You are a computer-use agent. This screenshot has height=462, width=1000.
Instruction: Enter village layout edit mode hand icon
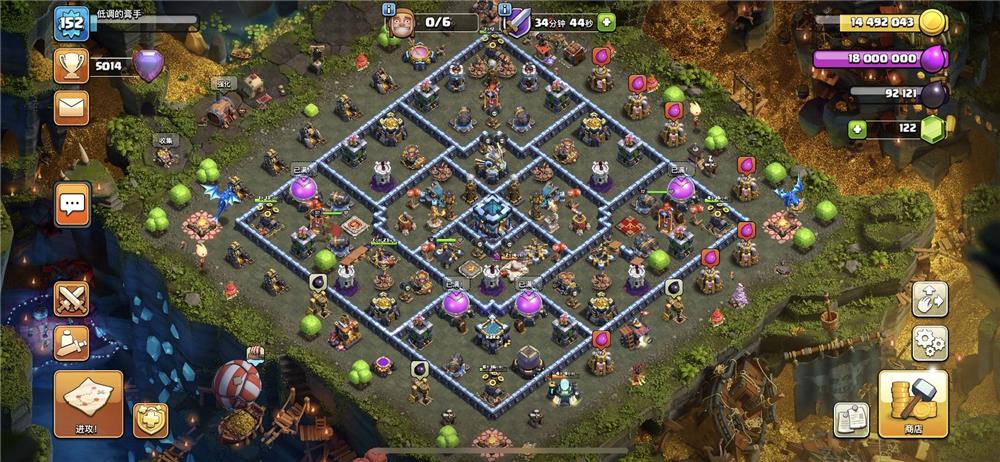click(929, 298)
